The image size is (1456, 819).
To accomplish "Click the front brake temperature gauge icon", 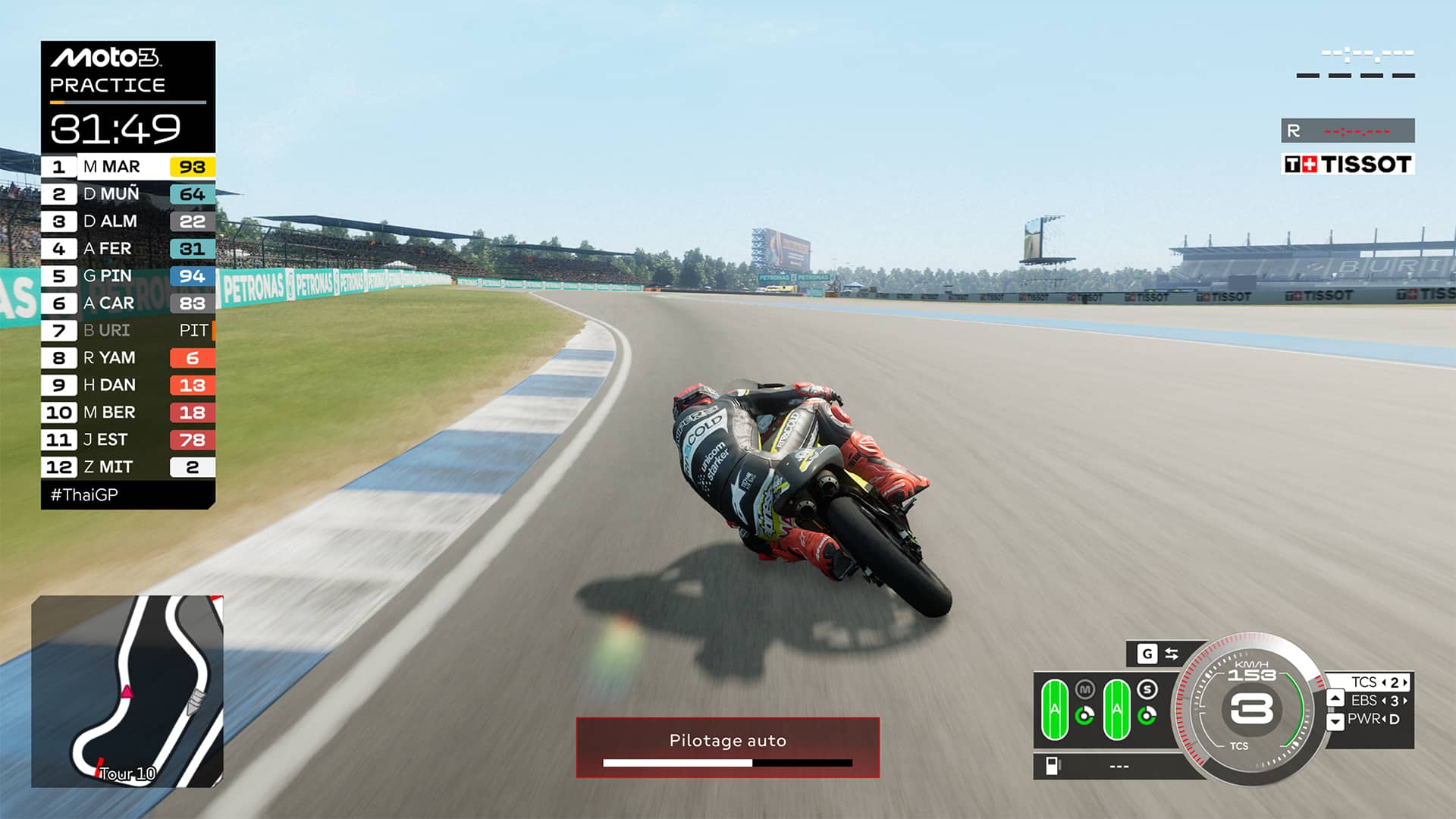I will coord(1084,714).
